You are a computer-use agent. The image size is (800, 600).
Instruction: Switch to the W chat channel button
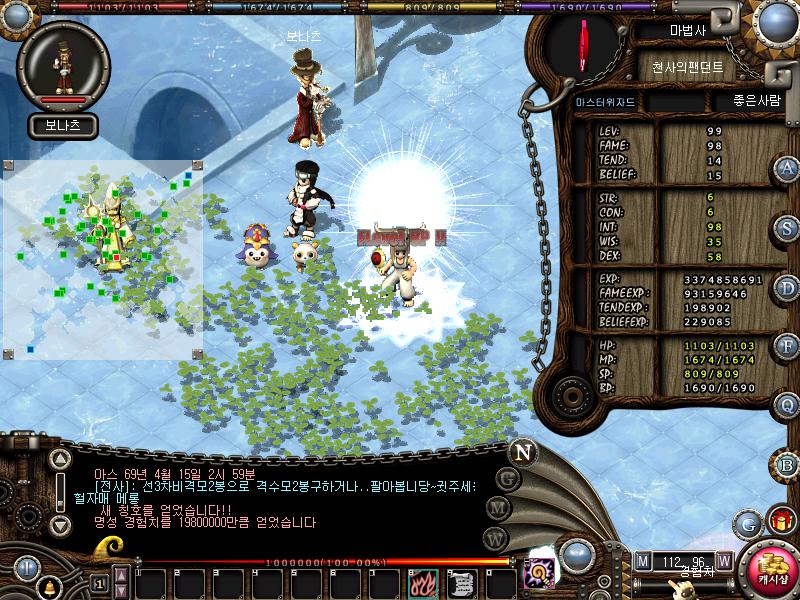click(493, 538)
